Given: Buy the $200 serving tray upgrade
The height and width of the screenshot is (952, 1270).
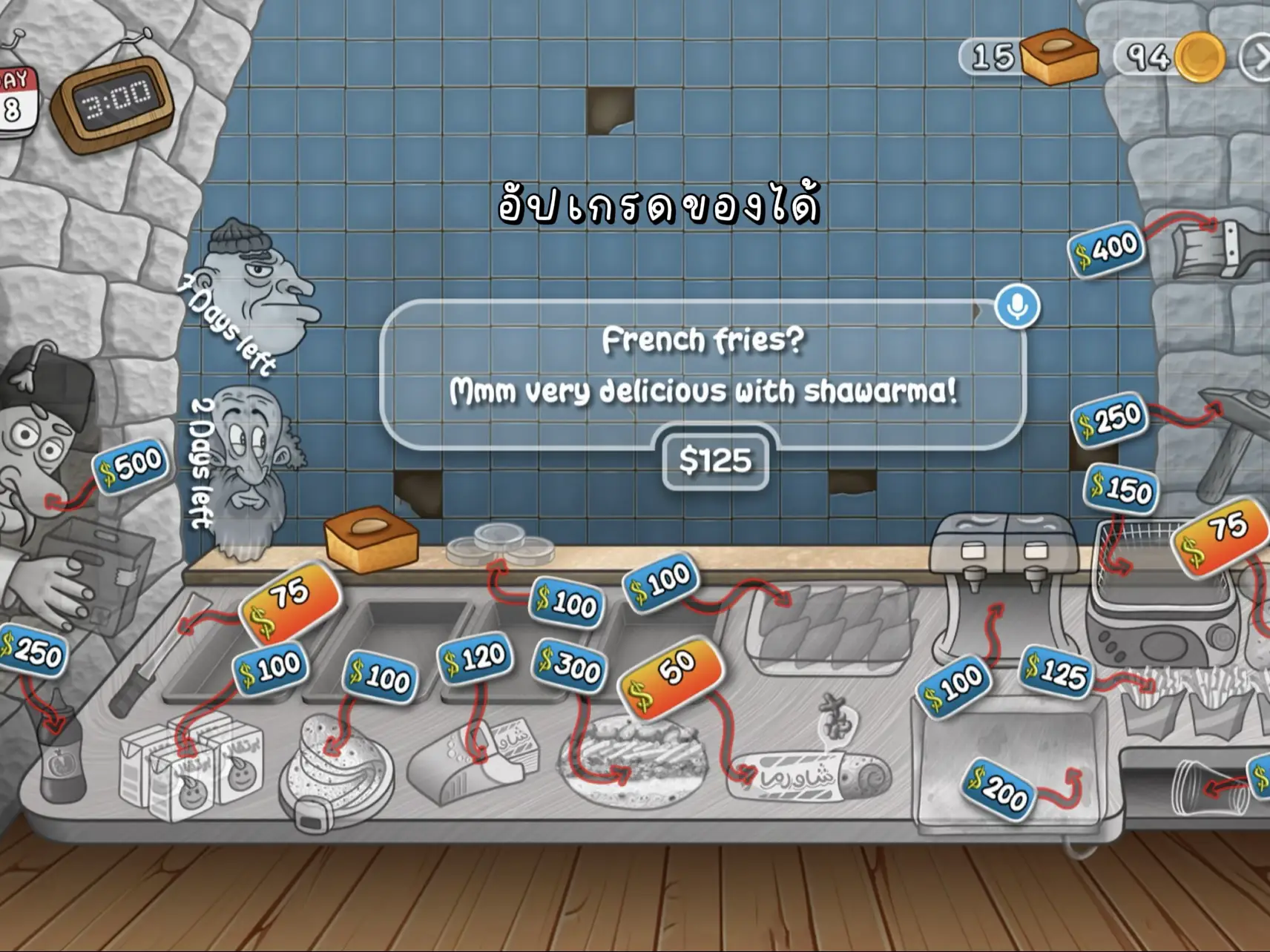Looking at the screenshot, I should pos(998,789).
